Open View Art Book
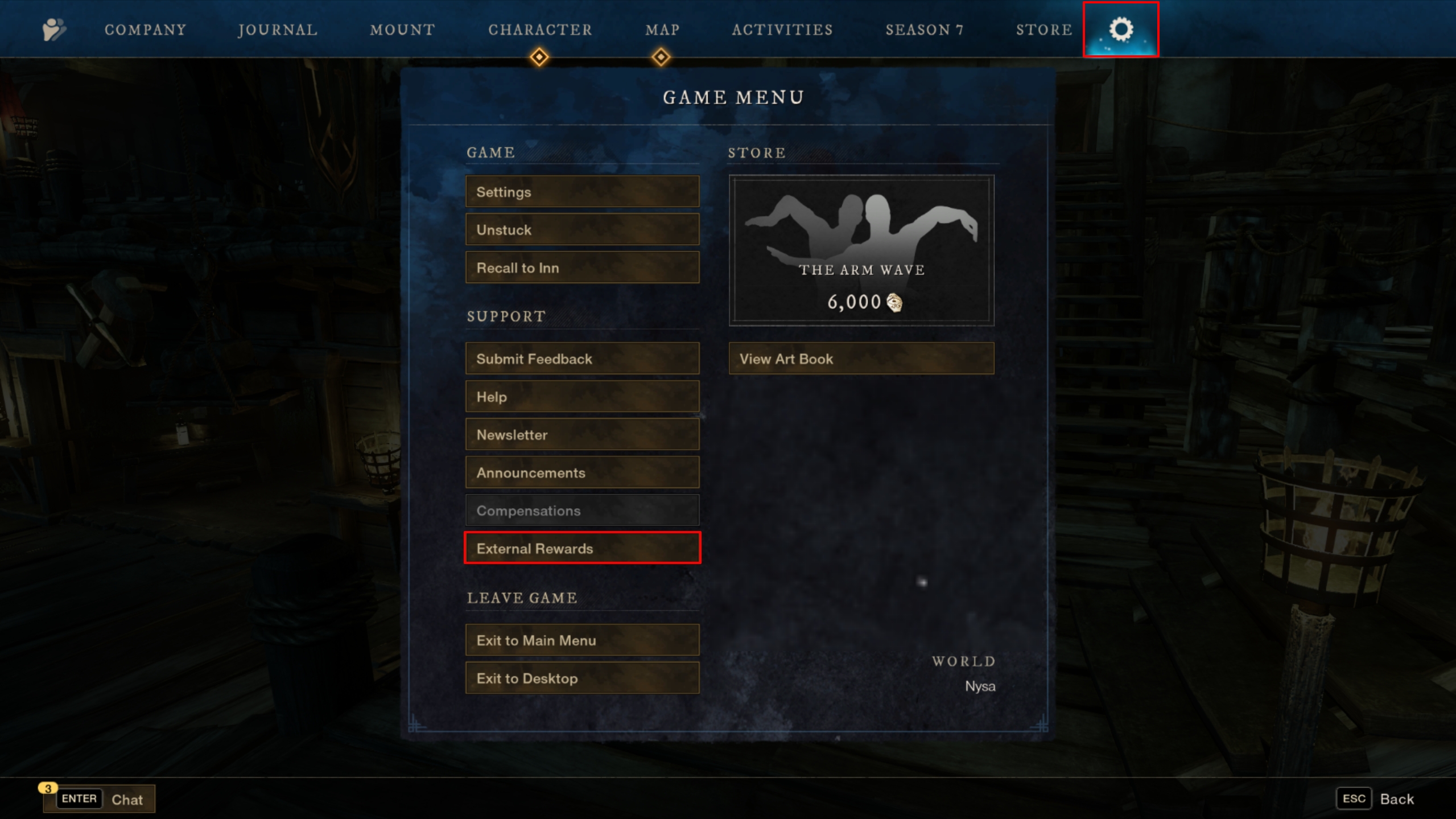Image resolution: width=1456 pixels, height=819 pixels. click(861, 359)
